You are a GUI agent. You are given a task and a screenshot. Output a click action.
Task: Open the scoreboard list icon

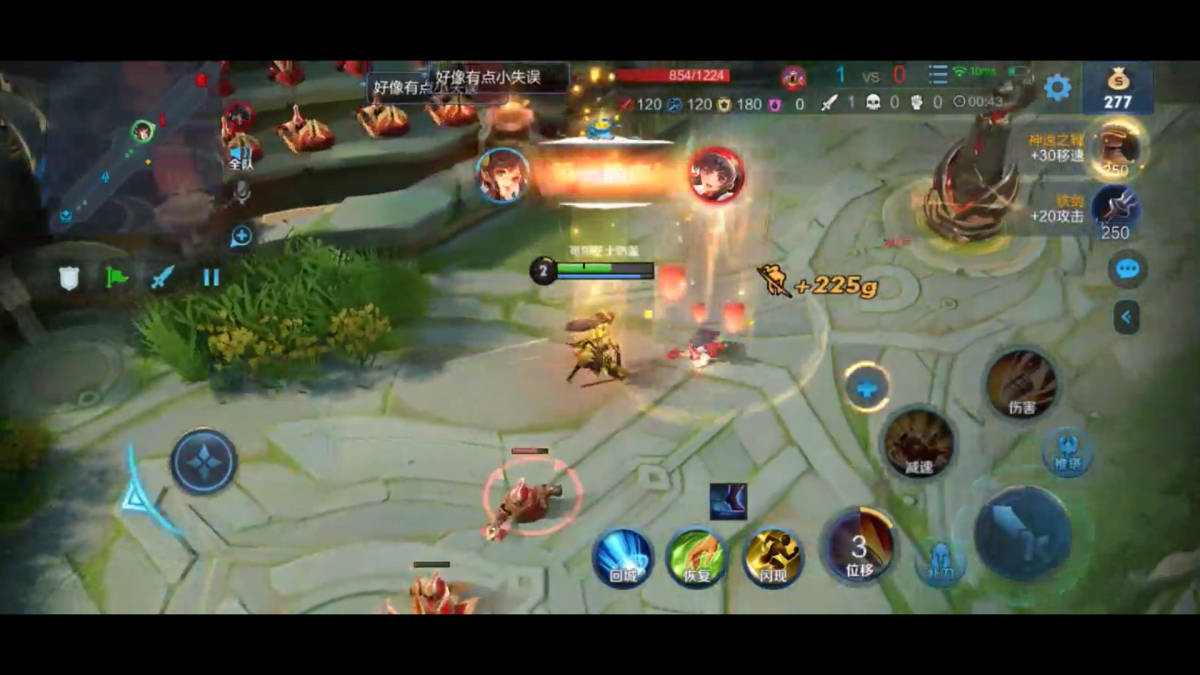pyautogui.click(x=937, y=75)
